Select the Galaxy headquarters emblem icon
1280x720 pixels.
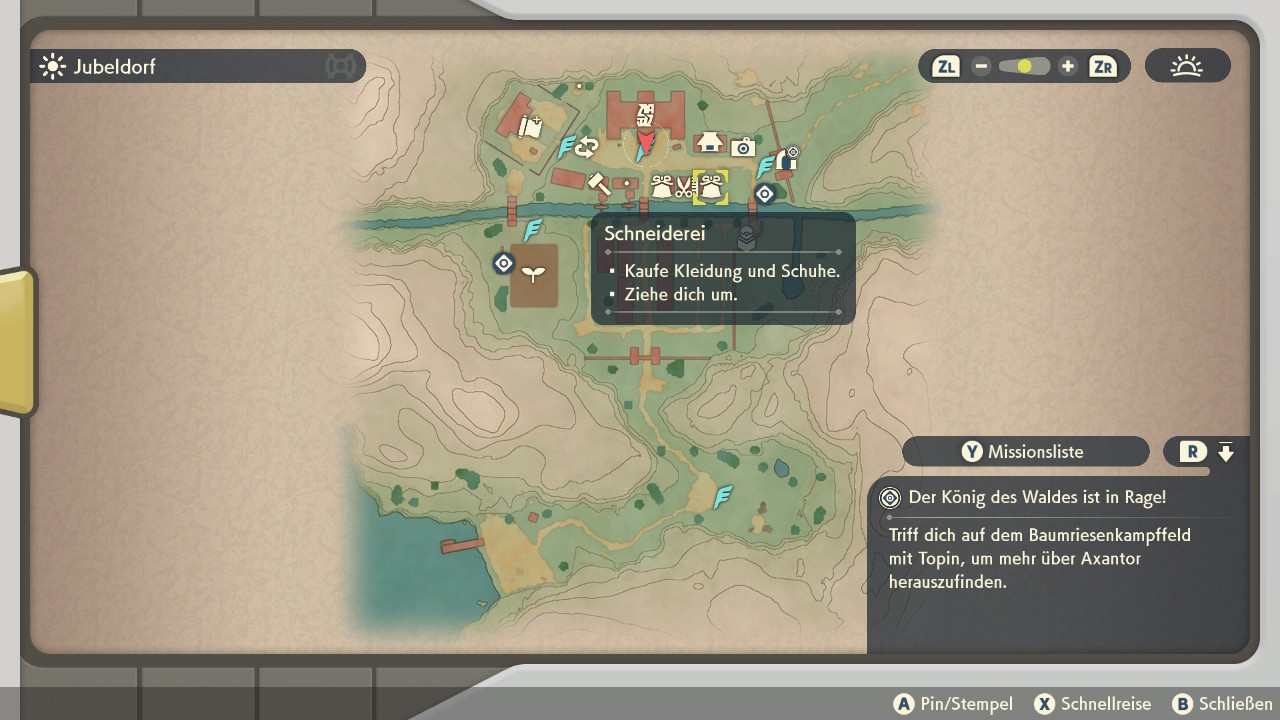pyautogui.click(x=646, y=113)
